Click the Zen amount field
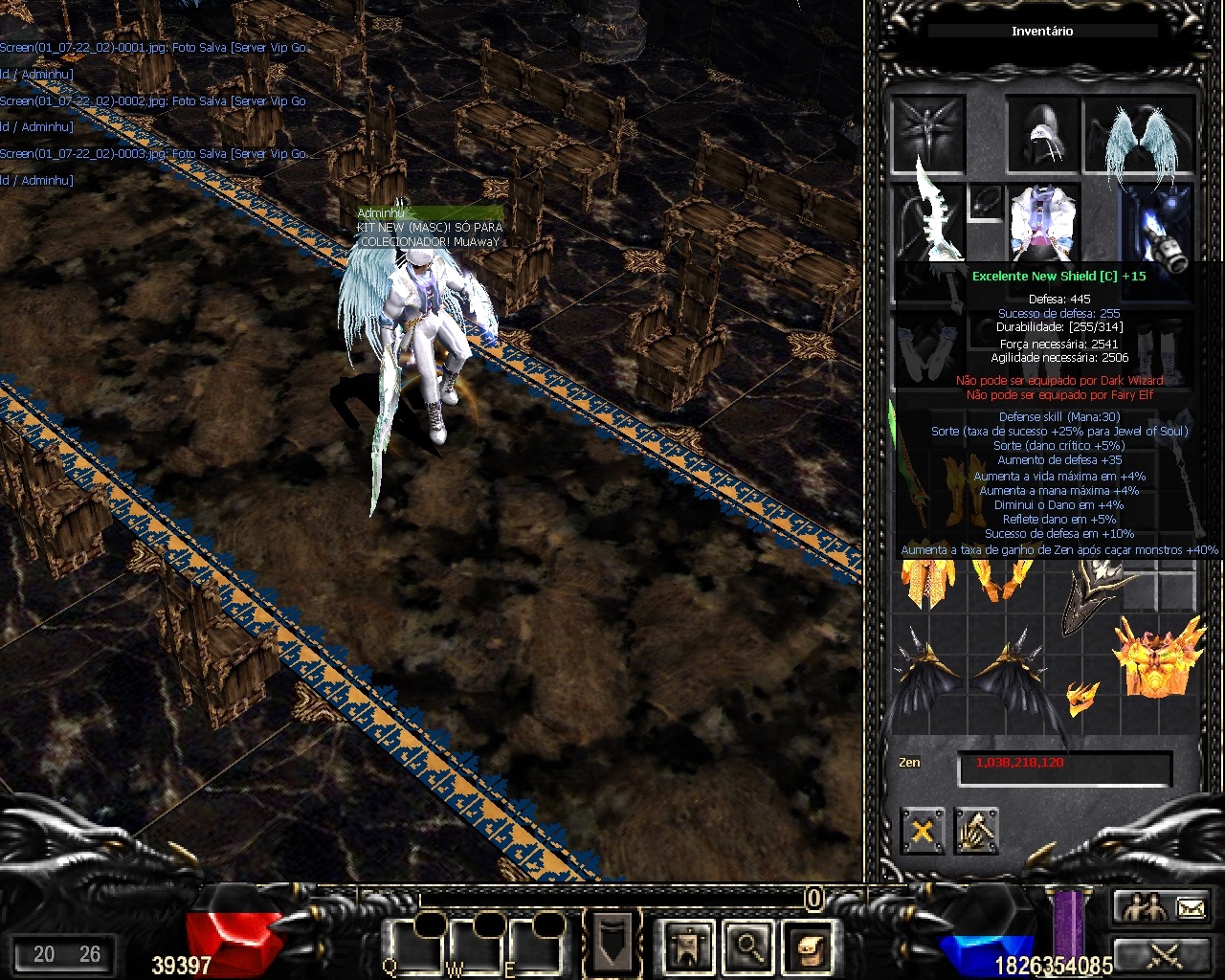Screen dimensions: 1225x980 (1064, 765)
